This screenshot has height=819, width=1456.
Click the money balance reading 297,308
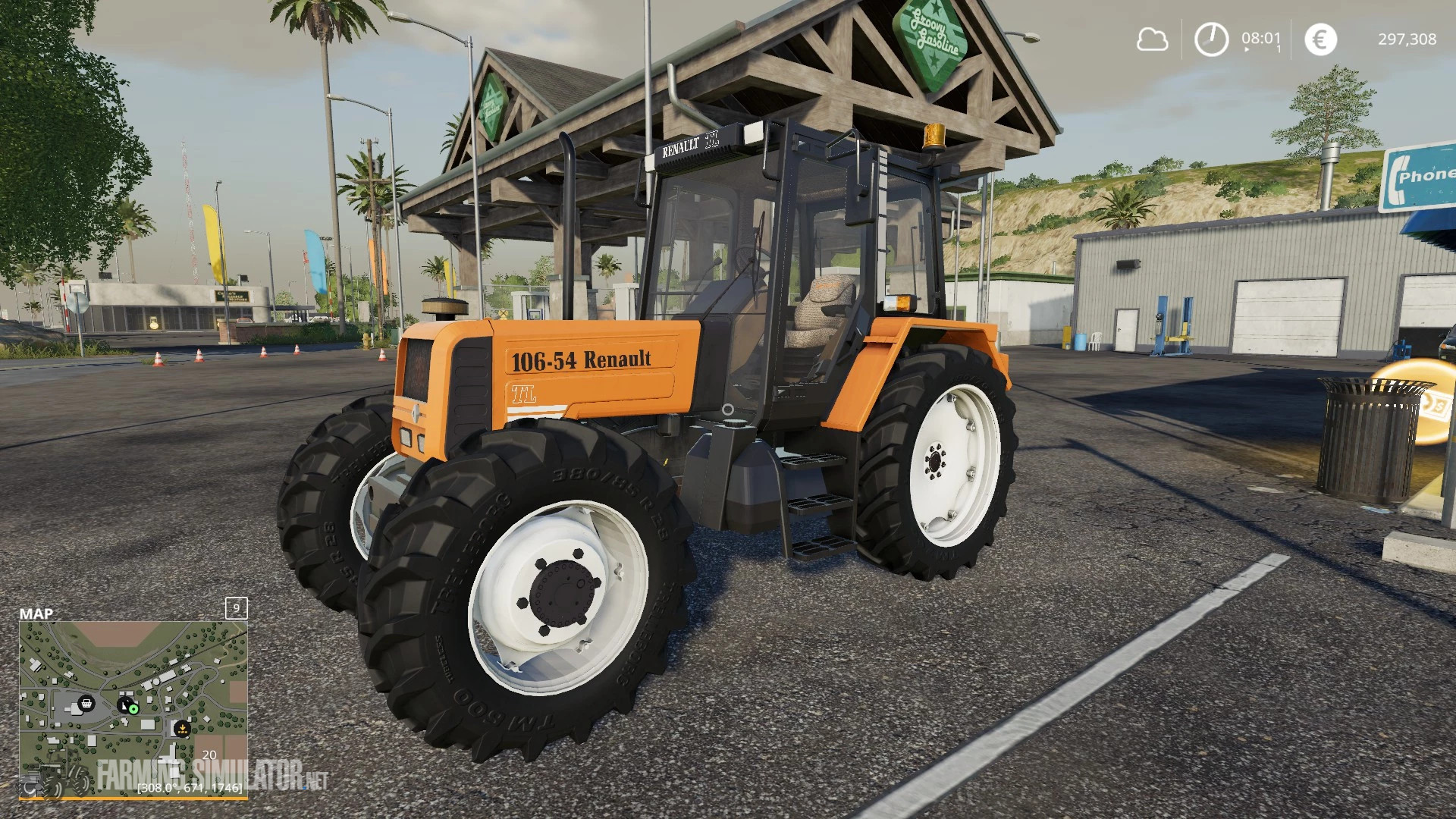1409,39
